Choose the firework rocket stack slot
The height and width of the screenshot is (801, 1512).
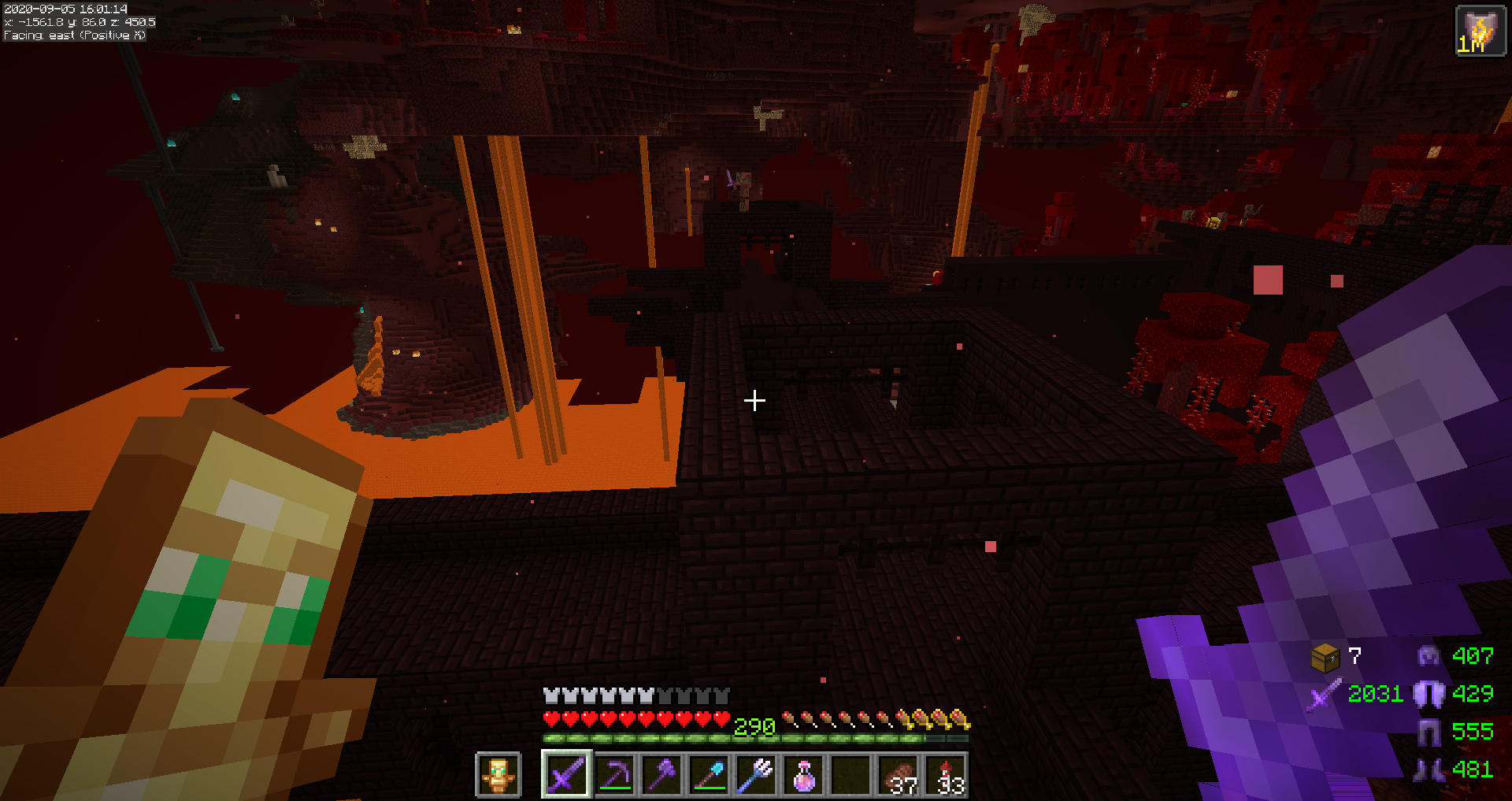point(946,775)
